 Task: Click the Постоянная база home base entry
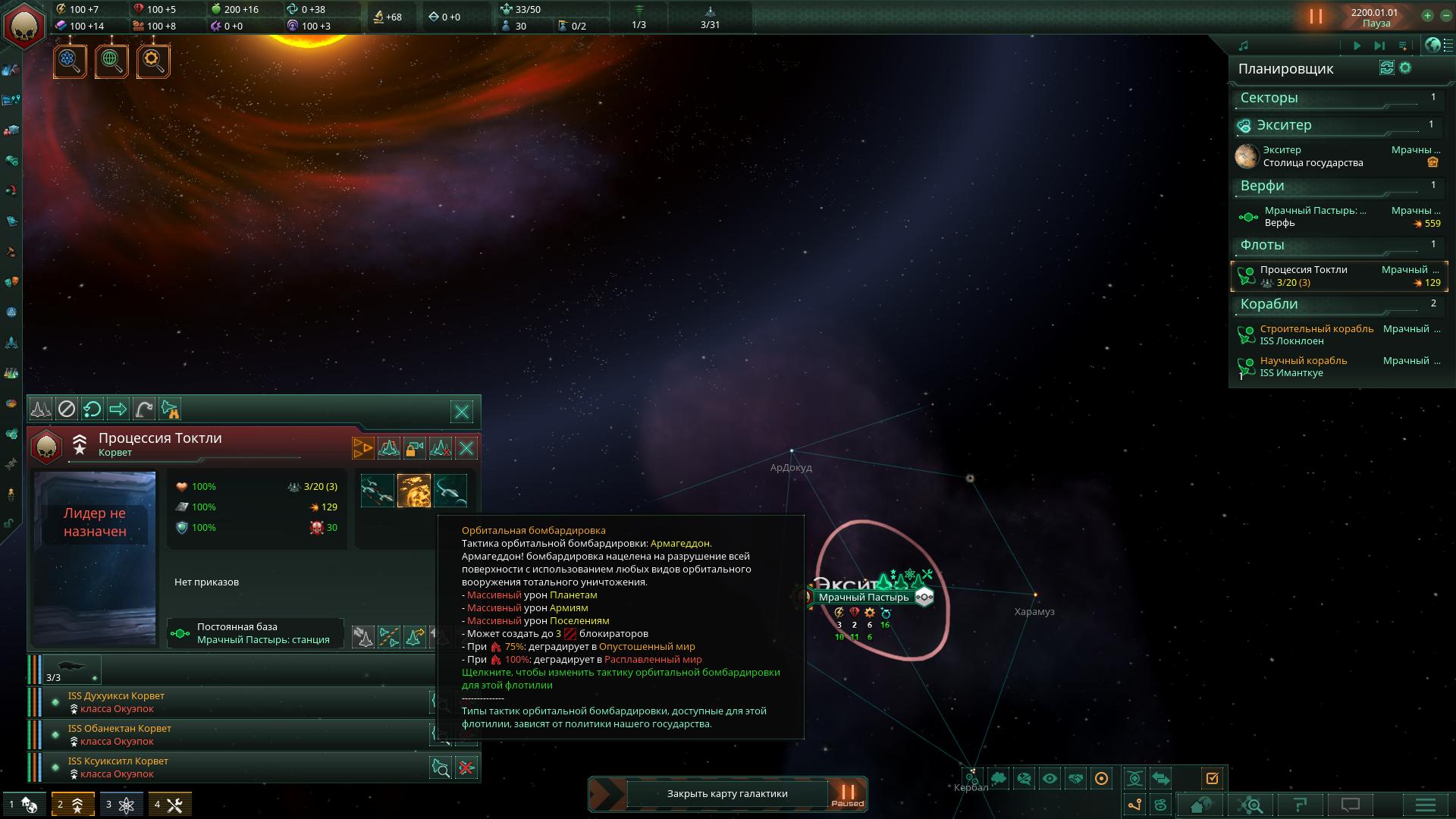tap(255, 633)
